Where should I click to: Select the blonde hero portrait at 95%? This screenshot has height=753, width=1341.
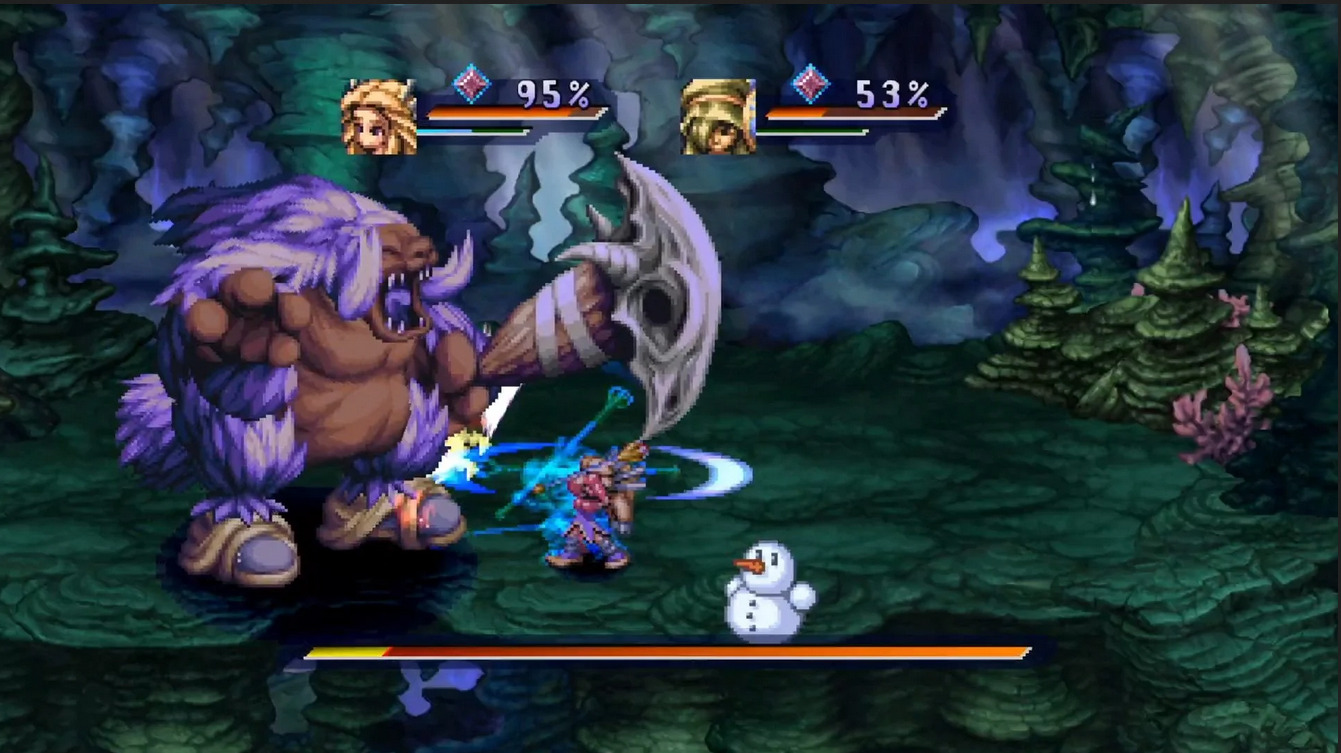379,117
